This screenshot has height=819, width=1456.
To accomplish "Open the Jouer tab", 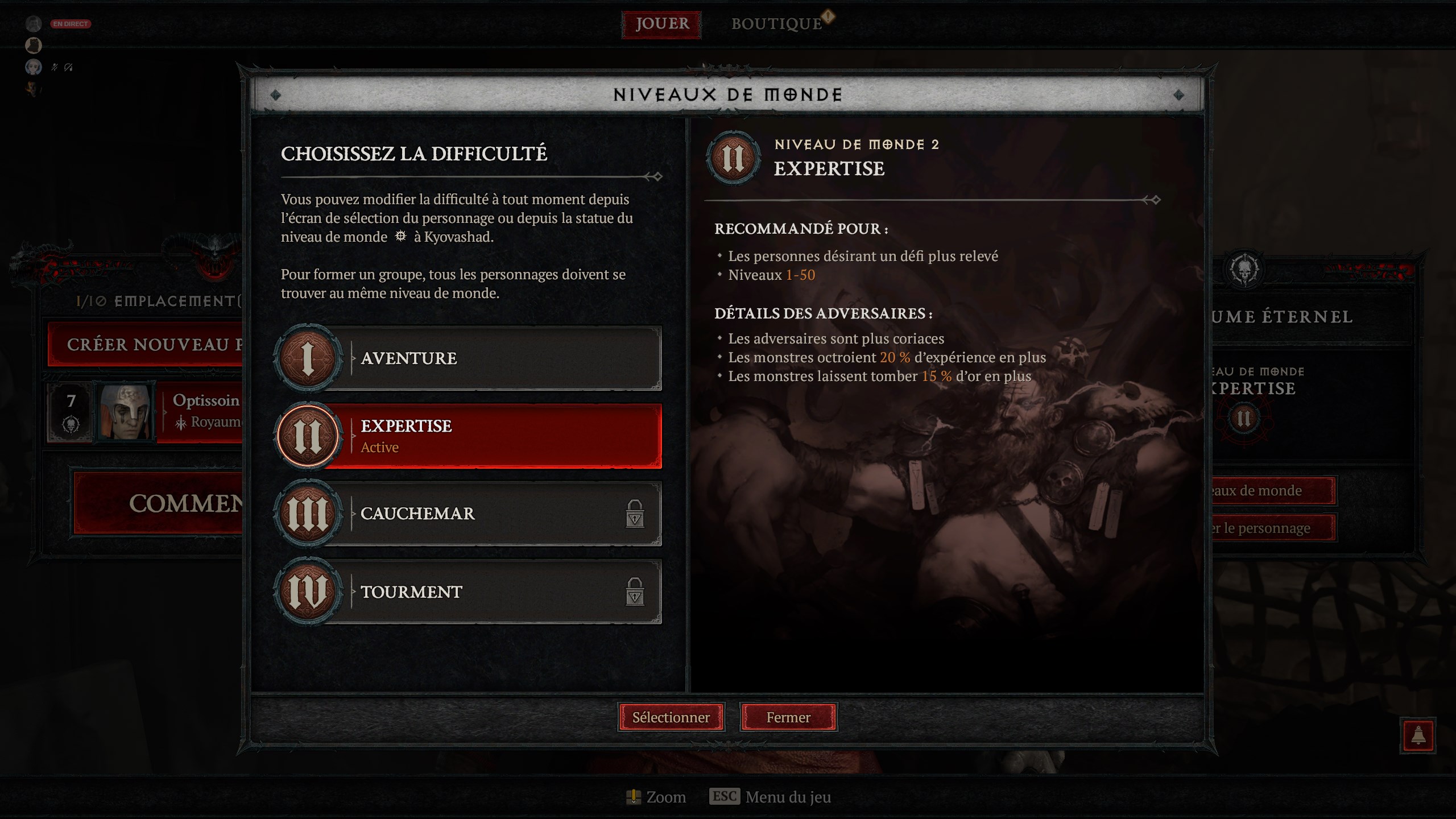I will pos(661,24).
